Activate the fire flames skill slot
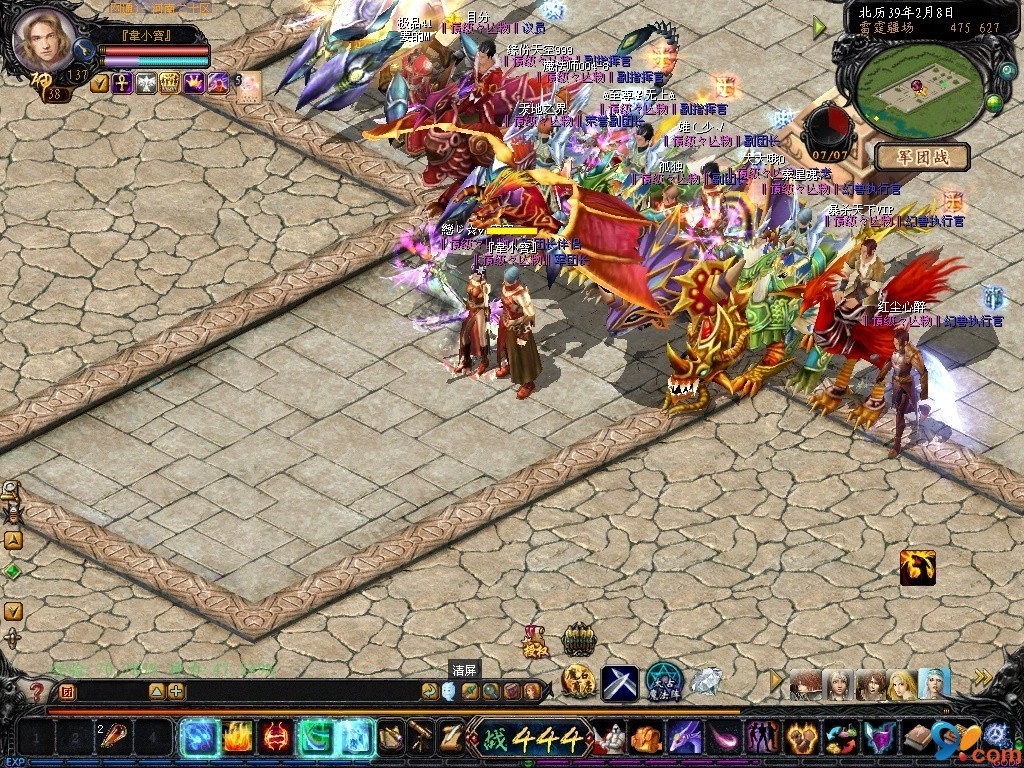Image resolution: width=1024 pixels, height=768 pixels. pos(235,739)
